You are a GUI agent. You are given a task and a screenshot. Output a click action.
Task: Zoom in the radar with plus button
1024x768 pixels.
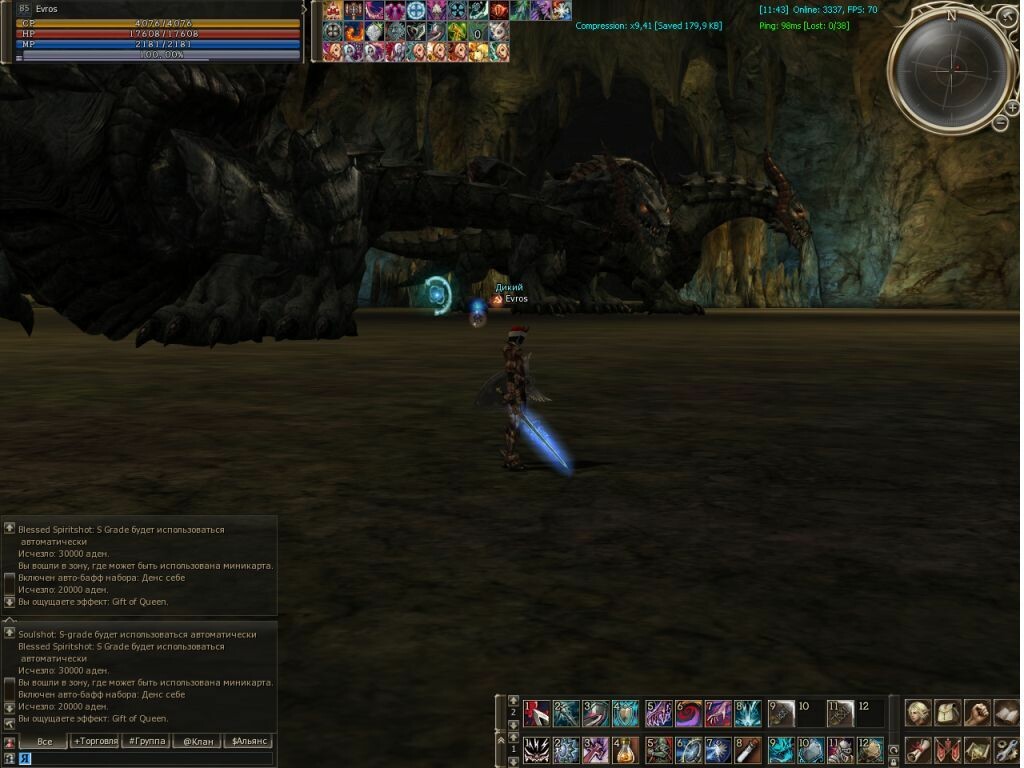click(x=1013, y=106)
